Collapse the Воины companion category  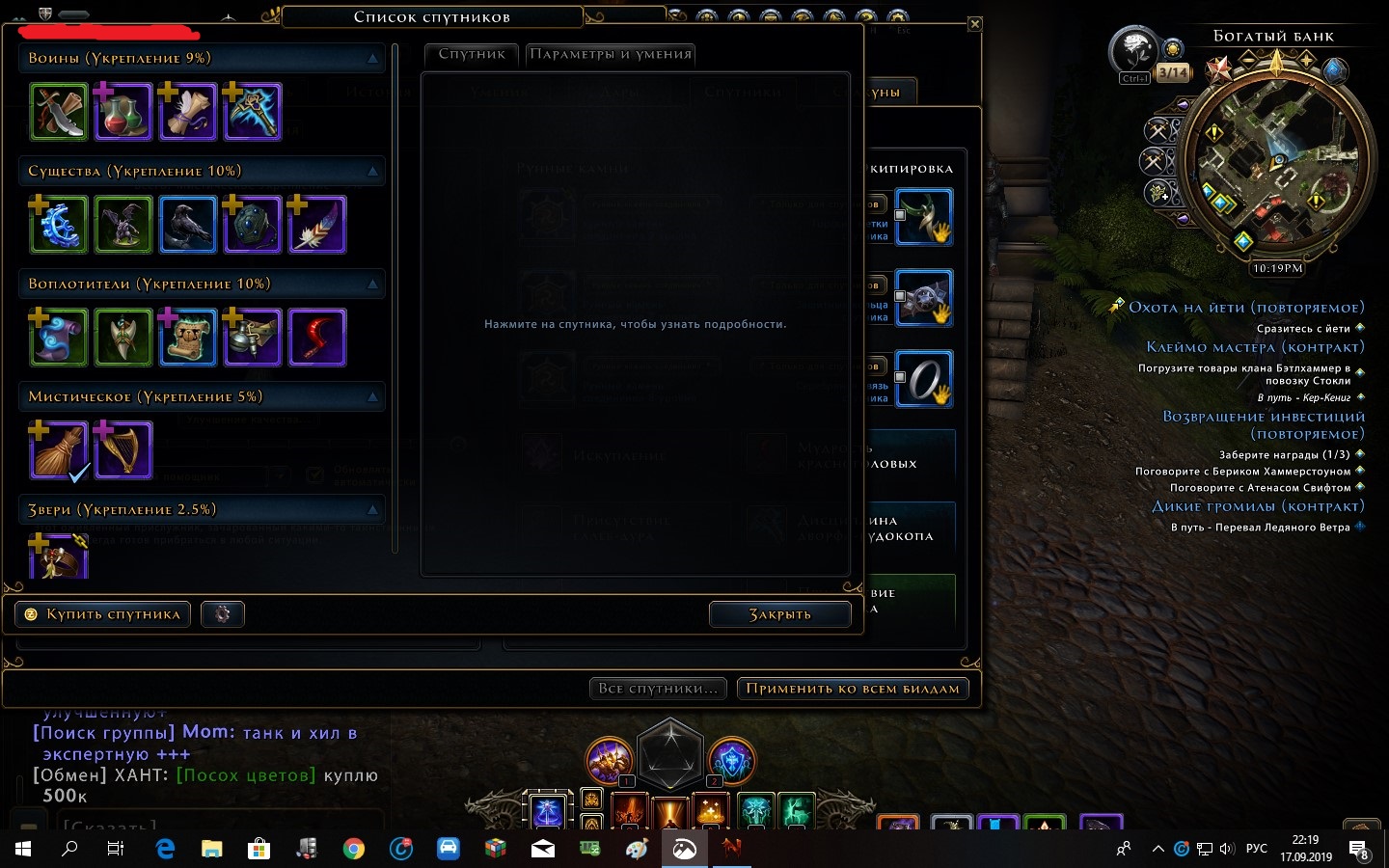click(x=372, y=59)
